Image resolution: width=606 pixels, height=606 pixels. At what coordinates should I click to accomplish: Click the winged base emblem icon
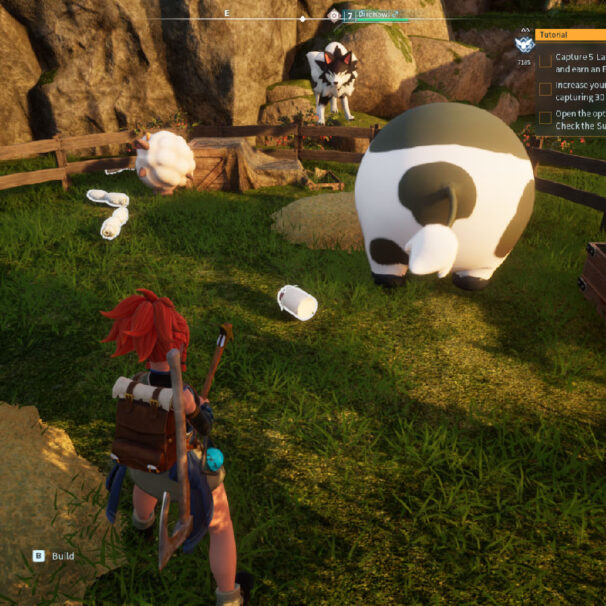pos(524,44)
